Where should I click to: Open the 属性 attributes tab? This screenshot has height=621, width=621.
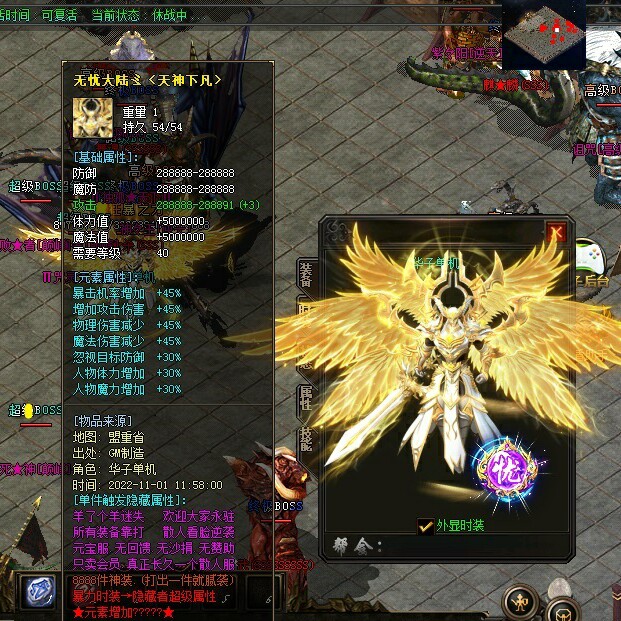pos(305,398)
